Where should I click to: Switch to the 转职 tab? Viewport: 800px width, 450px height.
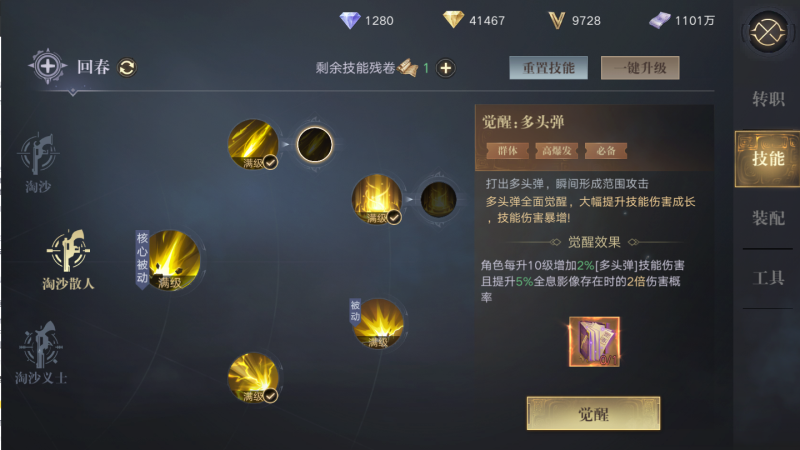click(x=768, y=99)
